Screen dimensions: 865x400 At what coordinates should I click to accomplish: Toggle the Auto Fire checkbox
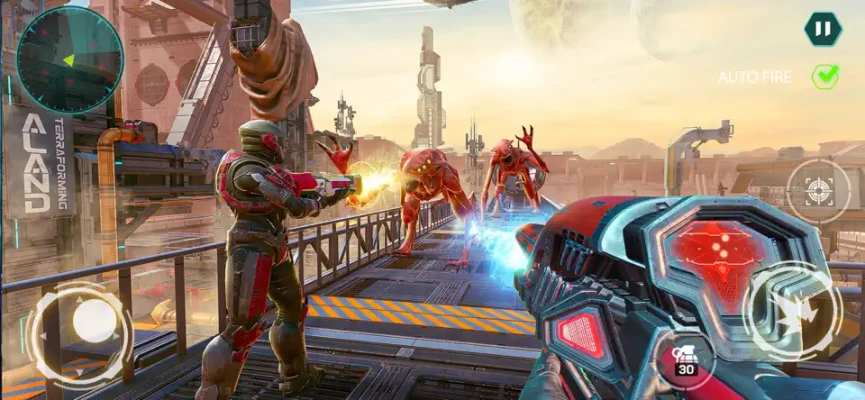825,76
